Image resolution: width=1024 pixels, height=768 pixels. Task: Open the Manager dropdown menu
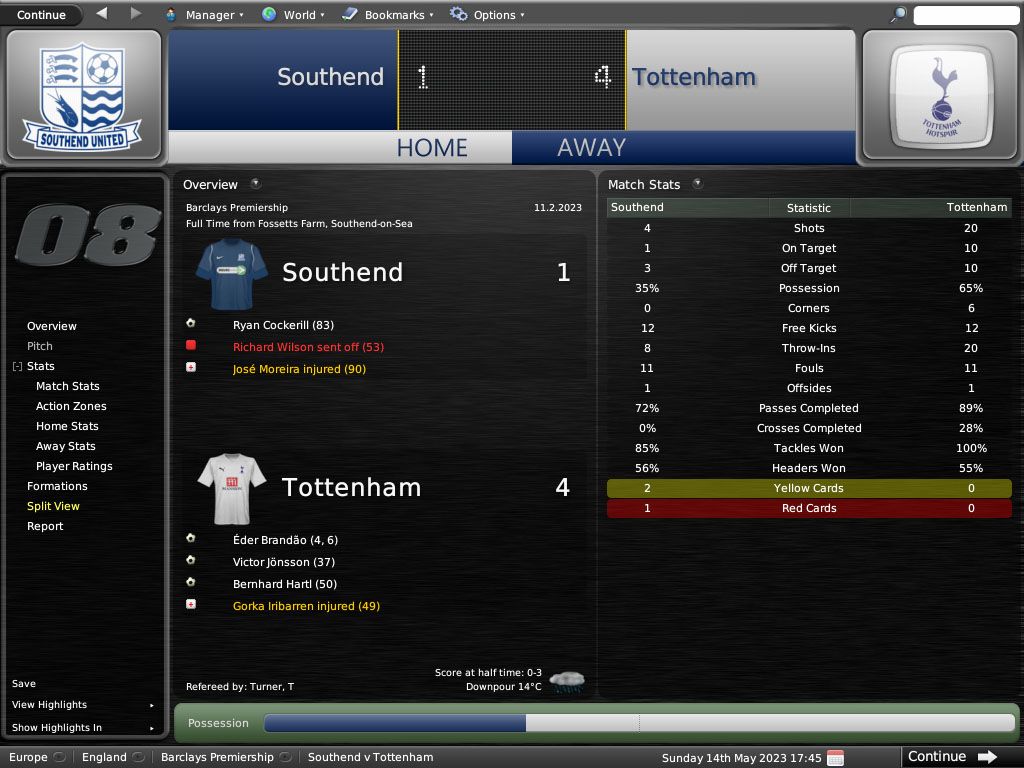pyautogui.click(x=203, y=15)
